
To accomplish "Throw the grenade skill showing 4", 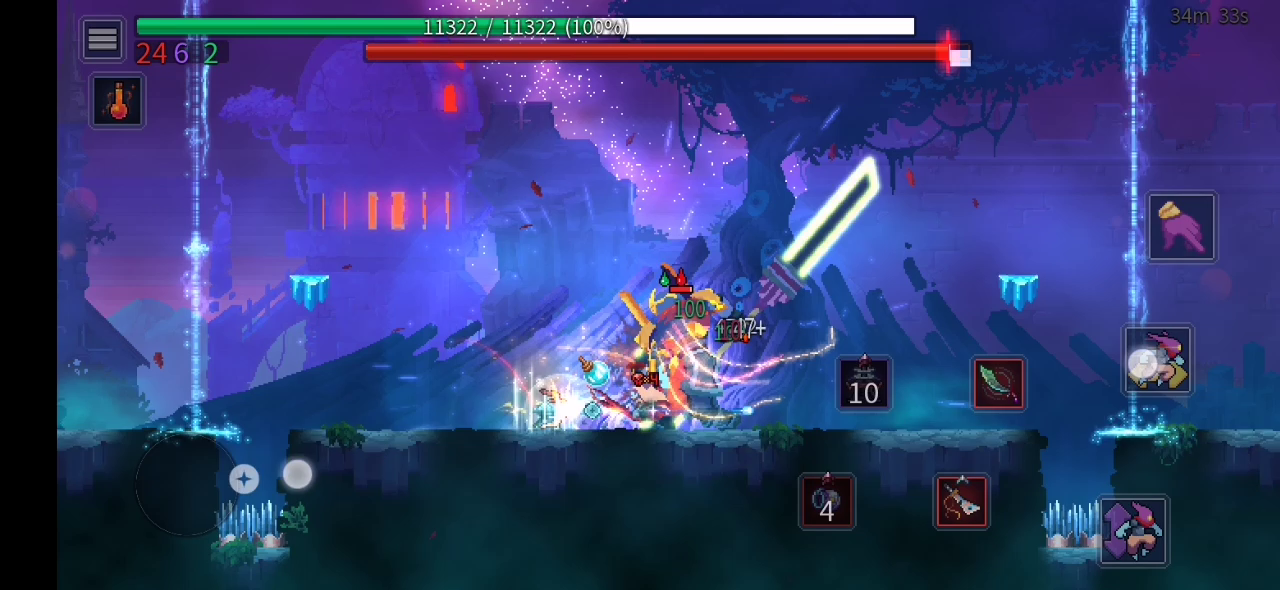I will point(826,501).
